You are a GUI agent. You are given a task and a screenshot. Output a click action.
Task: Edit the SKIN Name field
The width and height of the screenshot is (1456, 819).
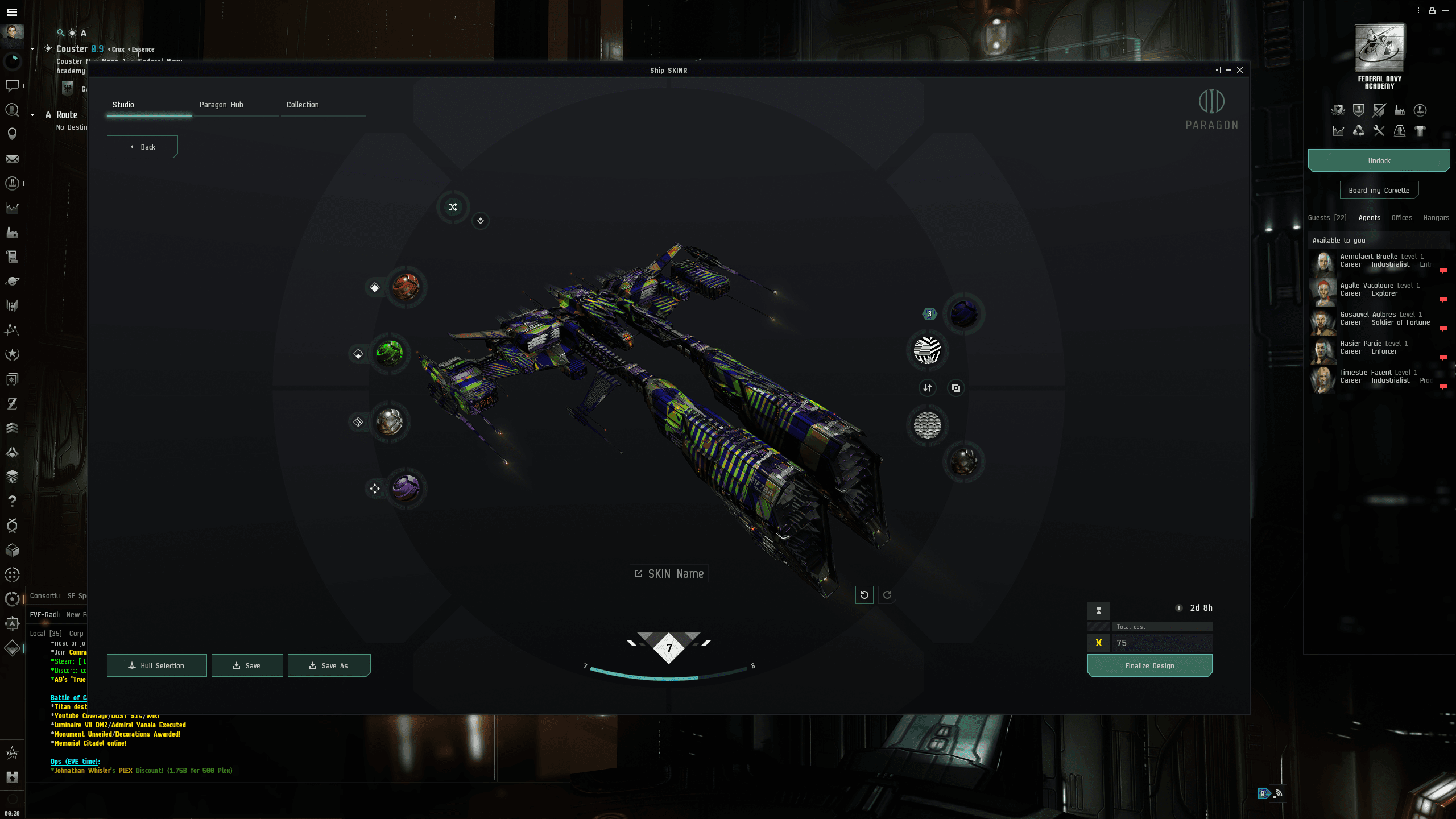669,574
